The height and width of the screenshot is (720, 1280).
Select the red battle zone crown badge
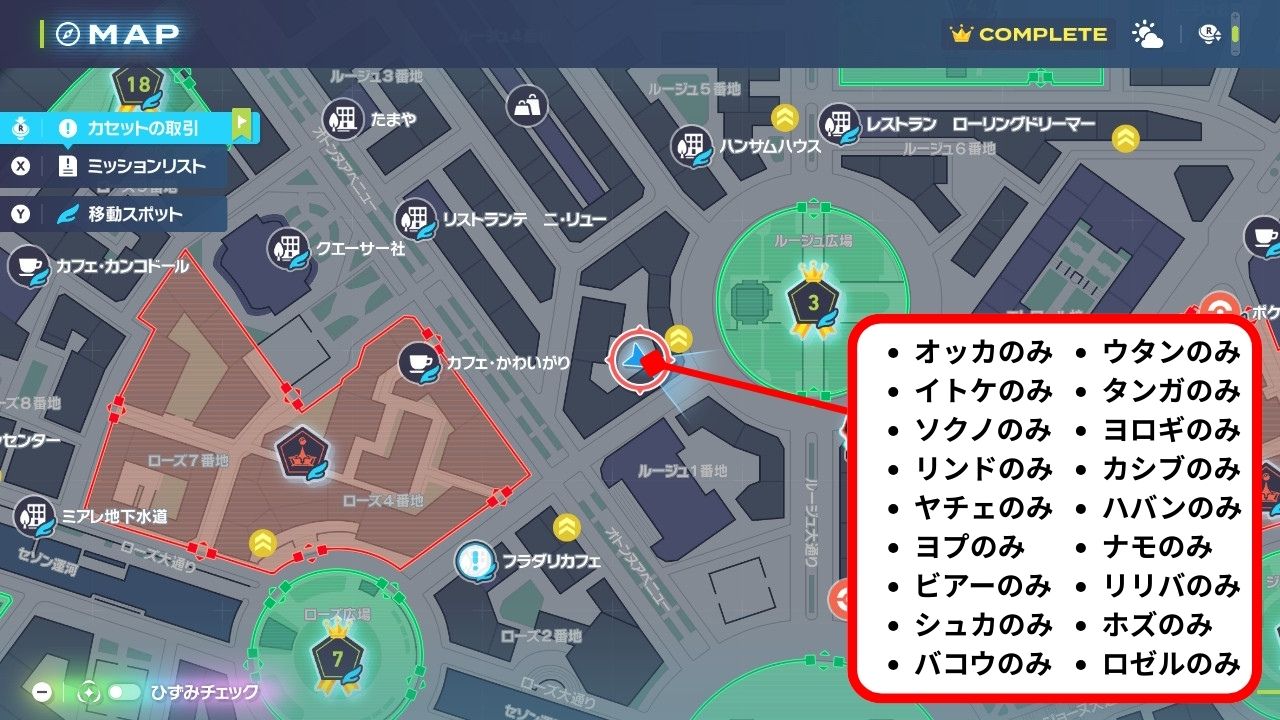click(302, 453)
